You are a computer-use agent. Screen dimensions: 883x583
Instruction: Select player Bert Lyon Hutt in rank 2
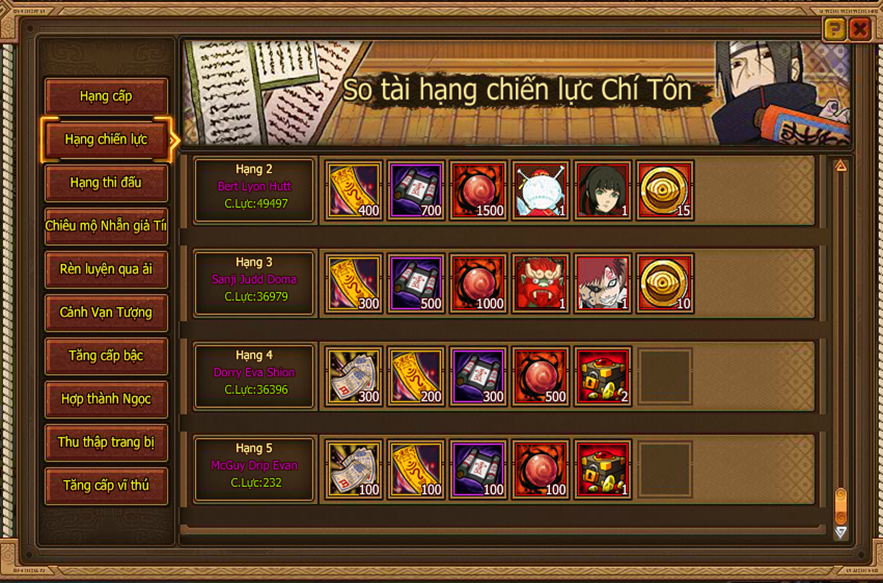(x=255, y=187)
